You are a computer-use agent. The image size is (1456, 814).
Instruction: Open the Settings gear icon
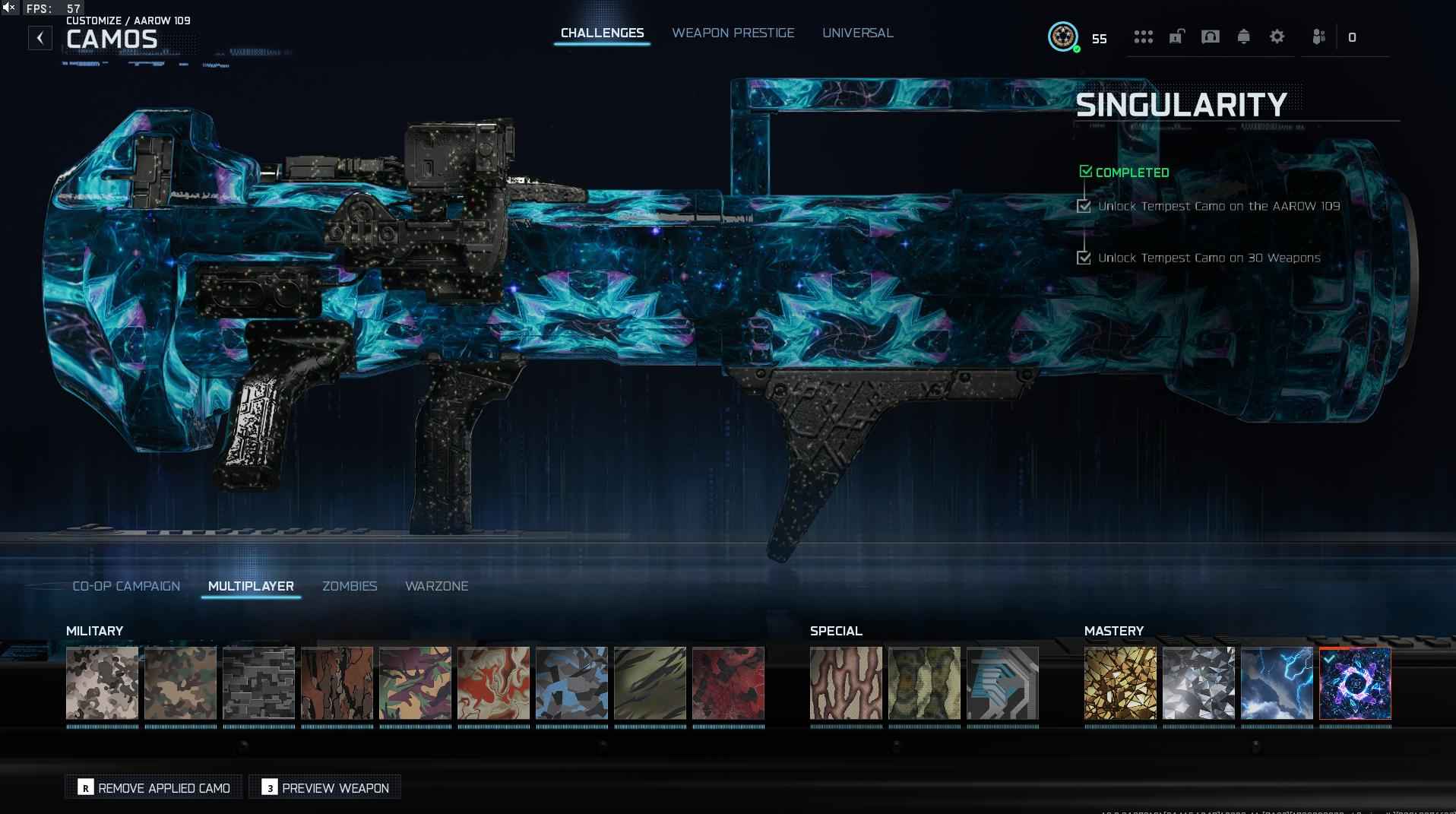(1277, 36)
